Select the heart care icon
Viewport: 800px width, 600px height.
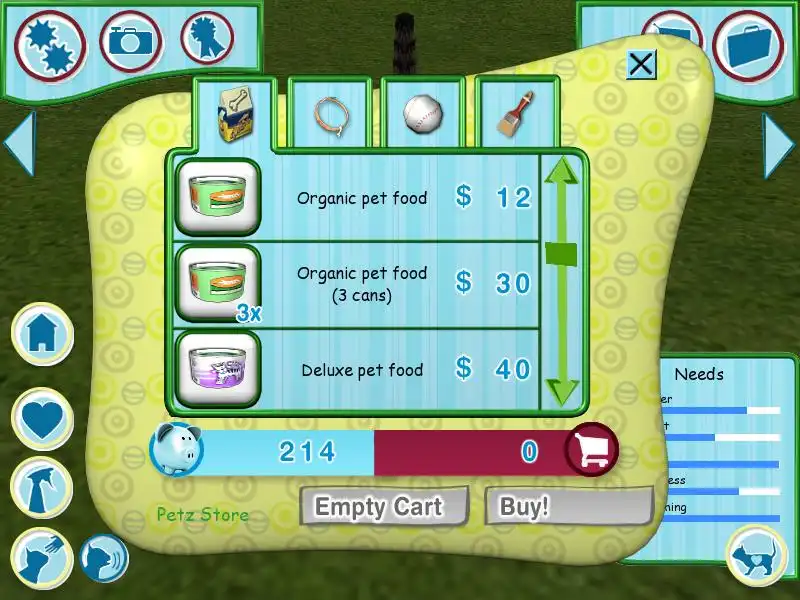[44, 418]
